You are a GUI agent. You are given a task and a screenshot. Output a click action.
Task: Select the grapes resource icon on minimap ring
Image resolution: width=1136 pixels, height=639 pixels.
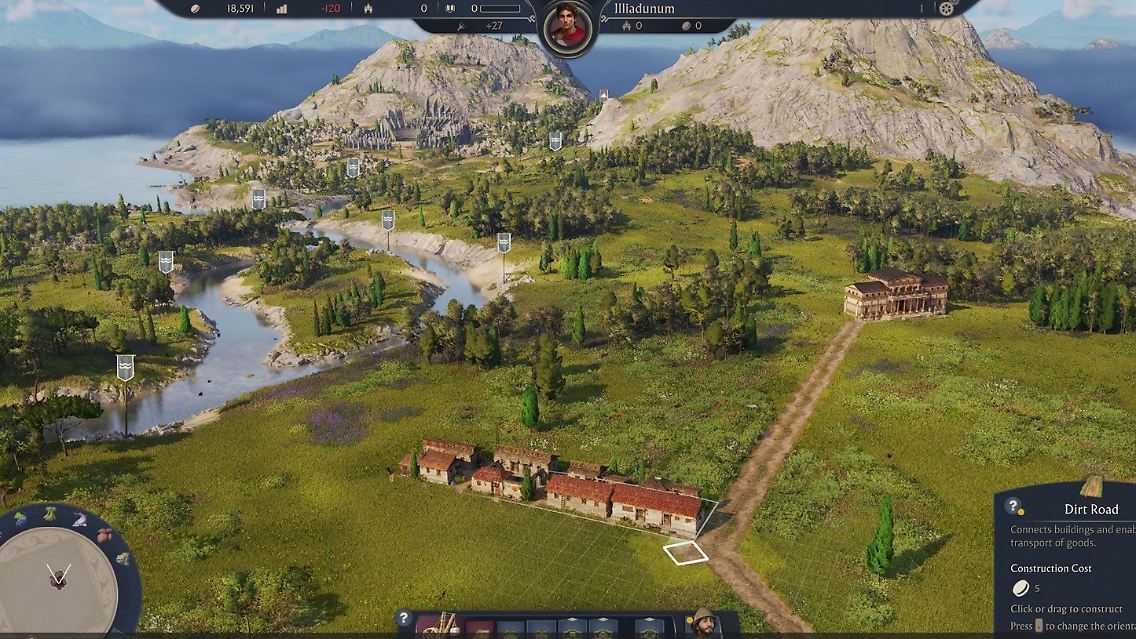pyautogui.click(x=21, y=520)
